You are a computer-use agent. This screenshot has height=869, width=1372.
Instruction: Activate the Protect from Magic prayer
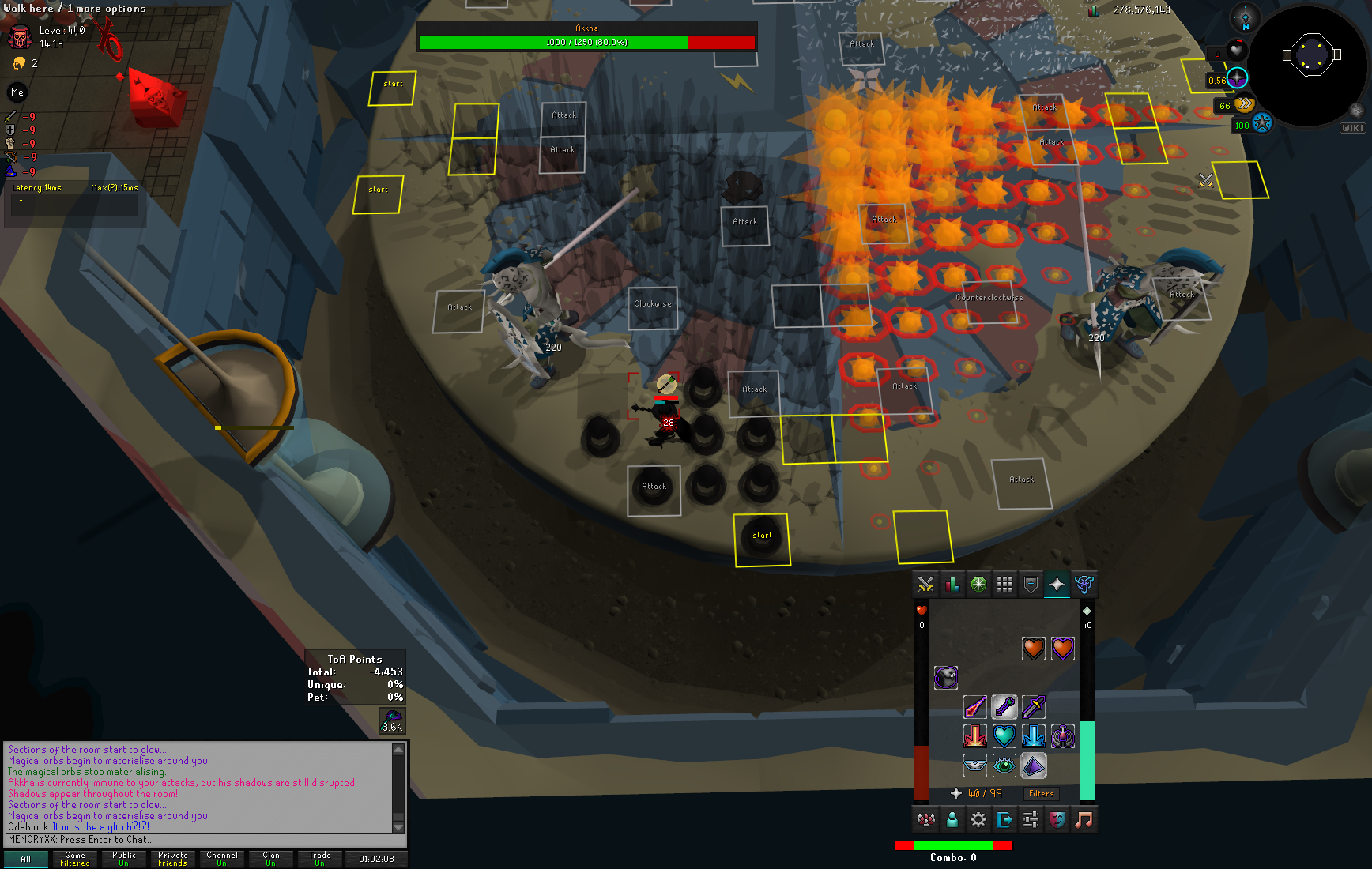[975, 706]
